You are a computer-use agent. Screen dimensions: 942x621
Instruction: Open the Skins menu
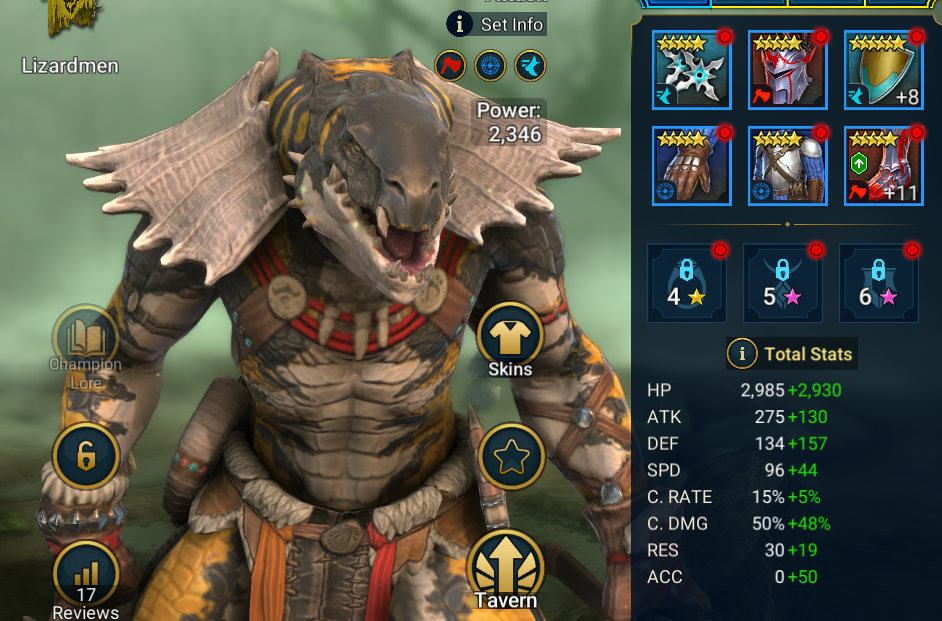pyautogui.click(x=510, y=338)
